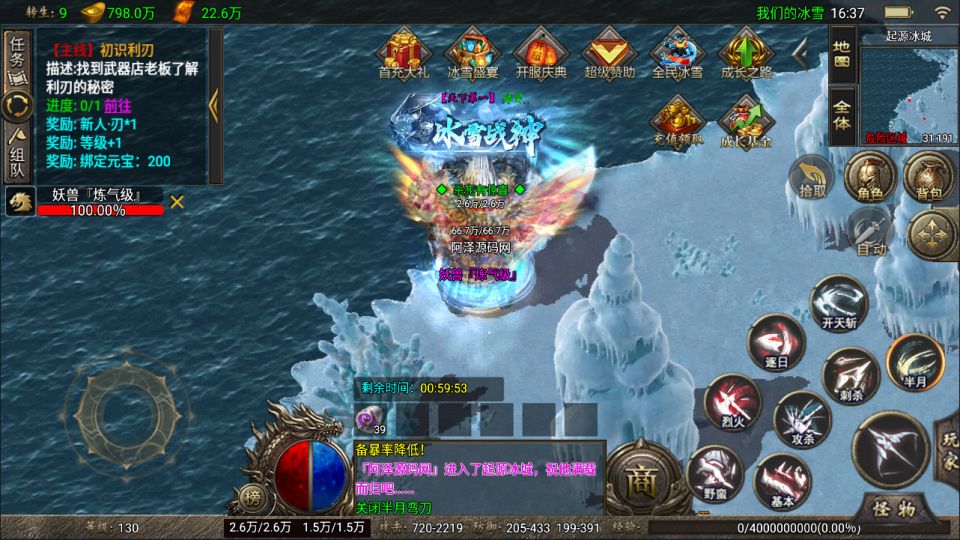Switch to the 任务 quest tab
The width and height of the screenshot is (960, 540).
17,60
